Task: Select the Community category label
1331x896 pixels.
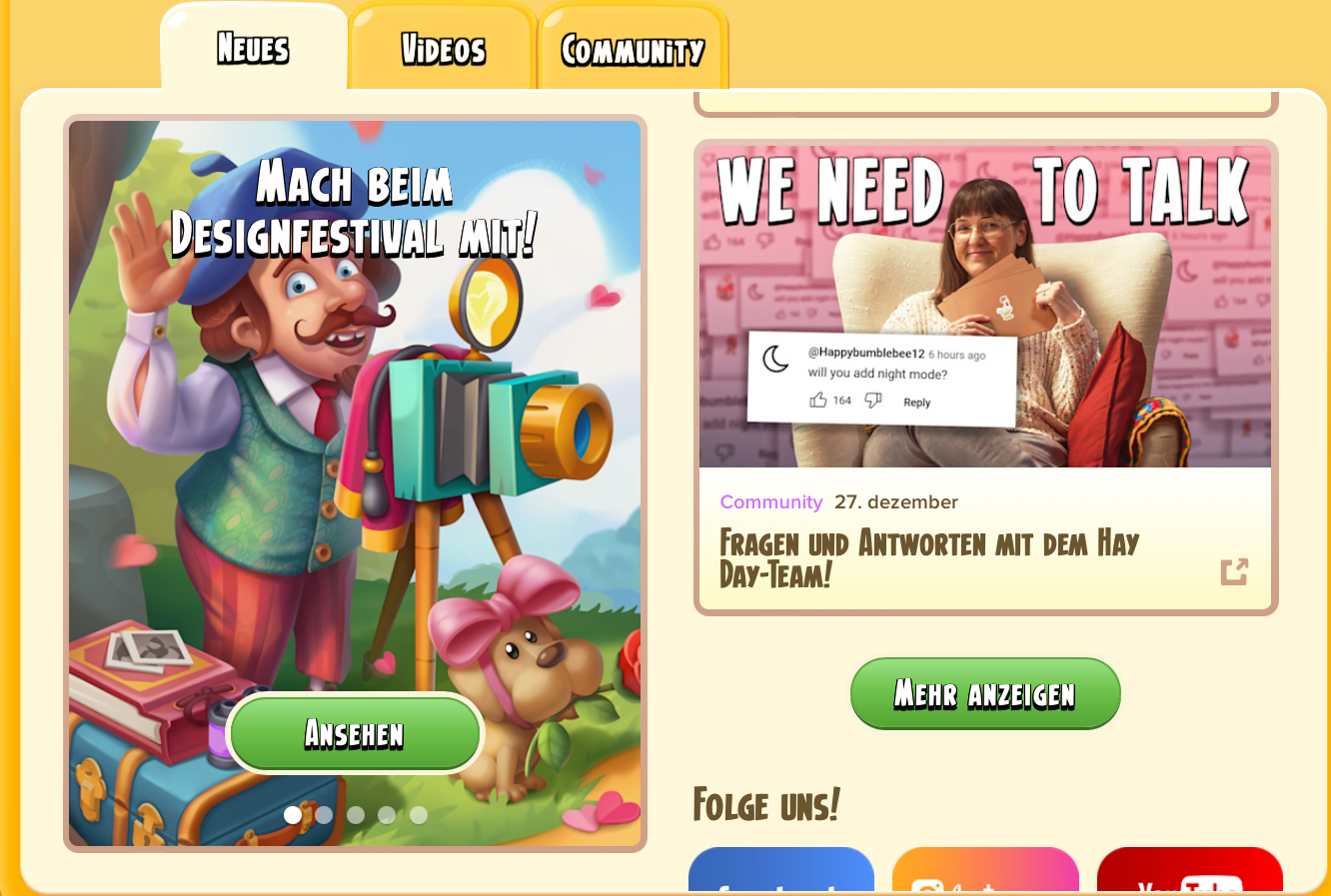Action: [771, 502]
